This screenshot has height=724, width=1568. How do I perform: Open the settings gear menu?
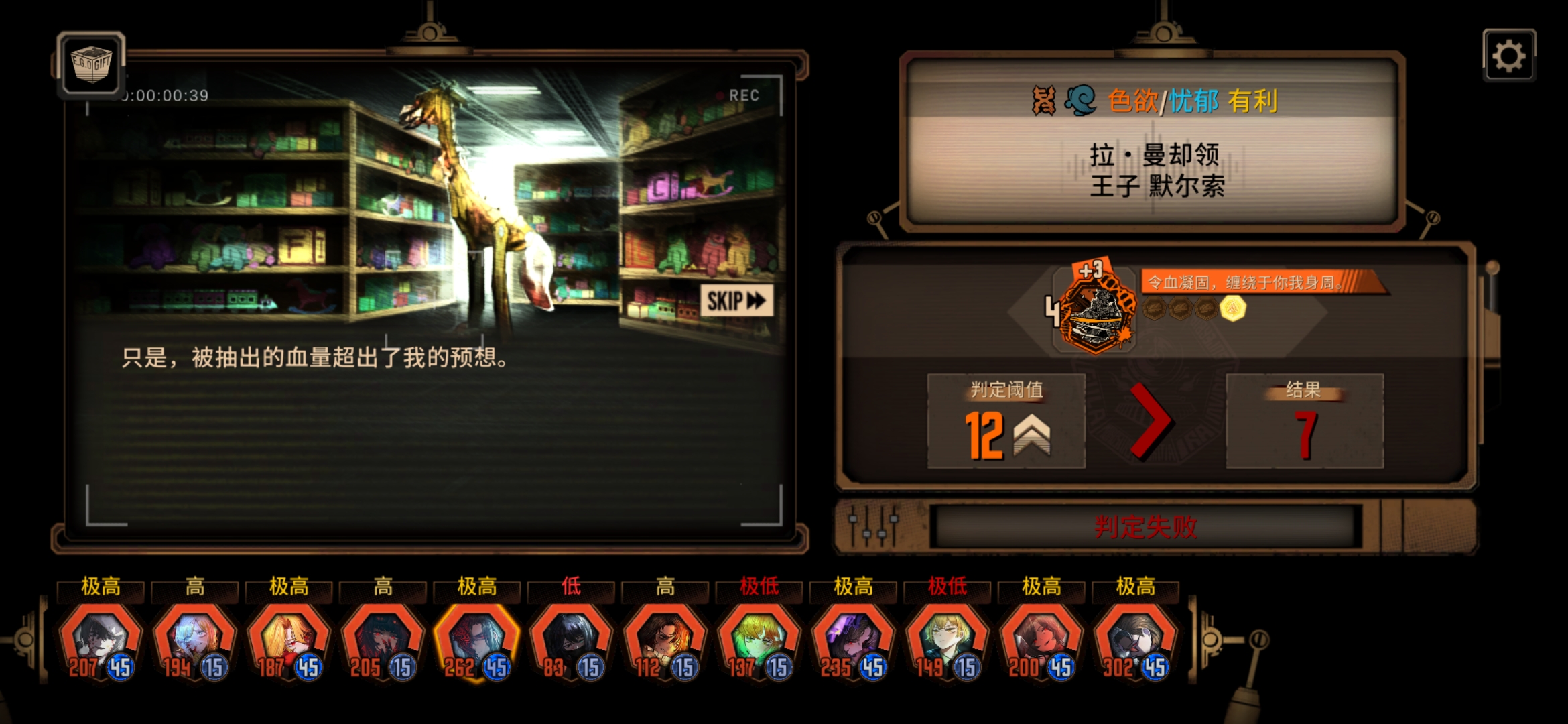coord(1511,56)
